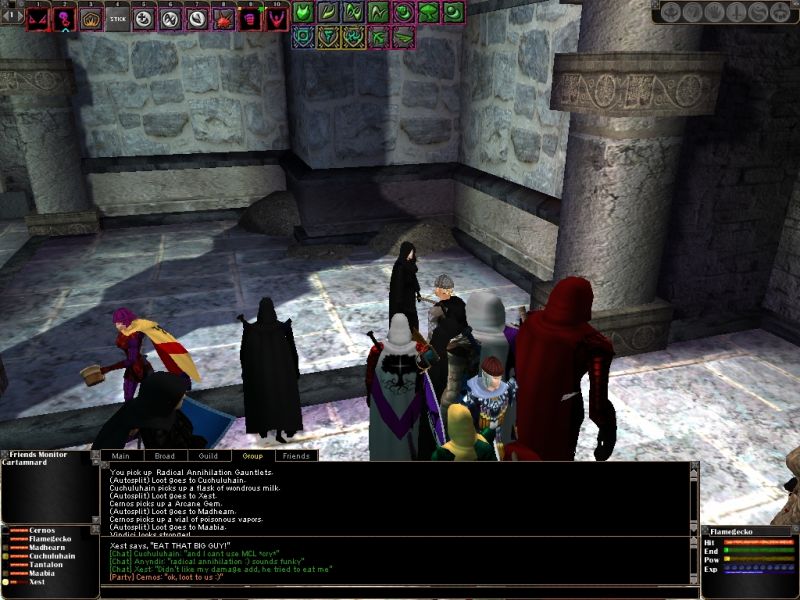Switch to the Friends chat tab
Viewport: 800px width, 600px height.
point(296,456)
